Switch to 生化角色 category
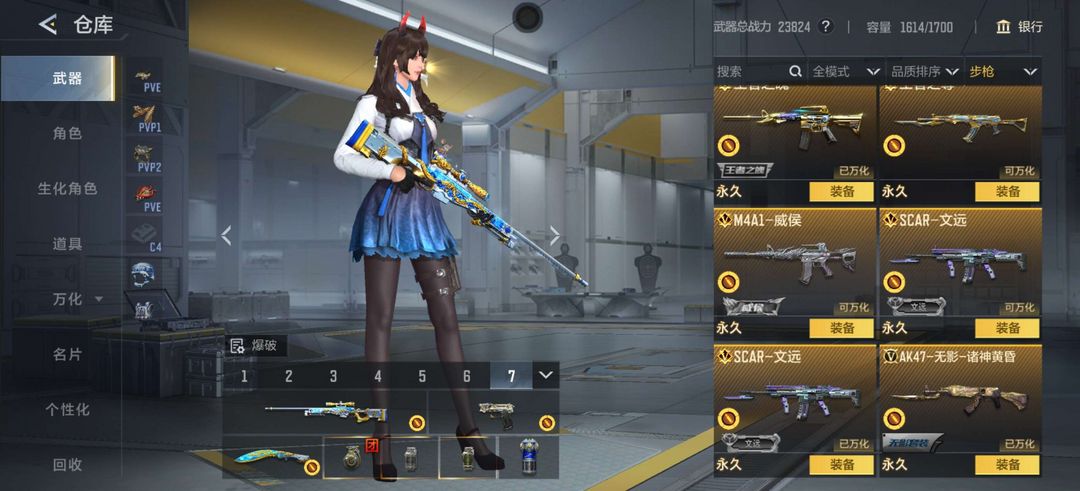This screenshot has height=491, width=1080. coord(66,188)
